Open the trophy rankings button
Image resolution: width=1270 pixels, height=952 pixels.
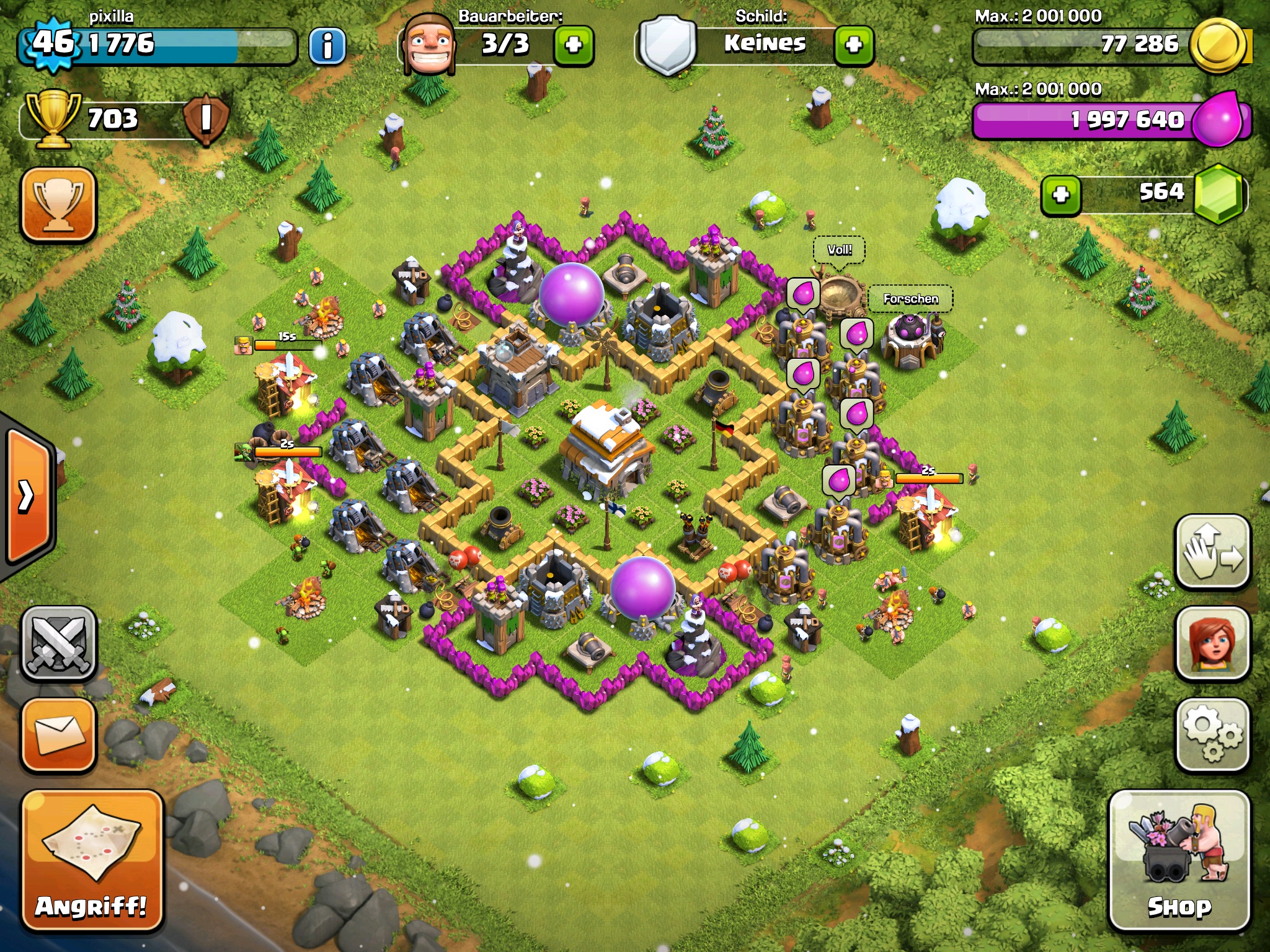click(59, 204)
